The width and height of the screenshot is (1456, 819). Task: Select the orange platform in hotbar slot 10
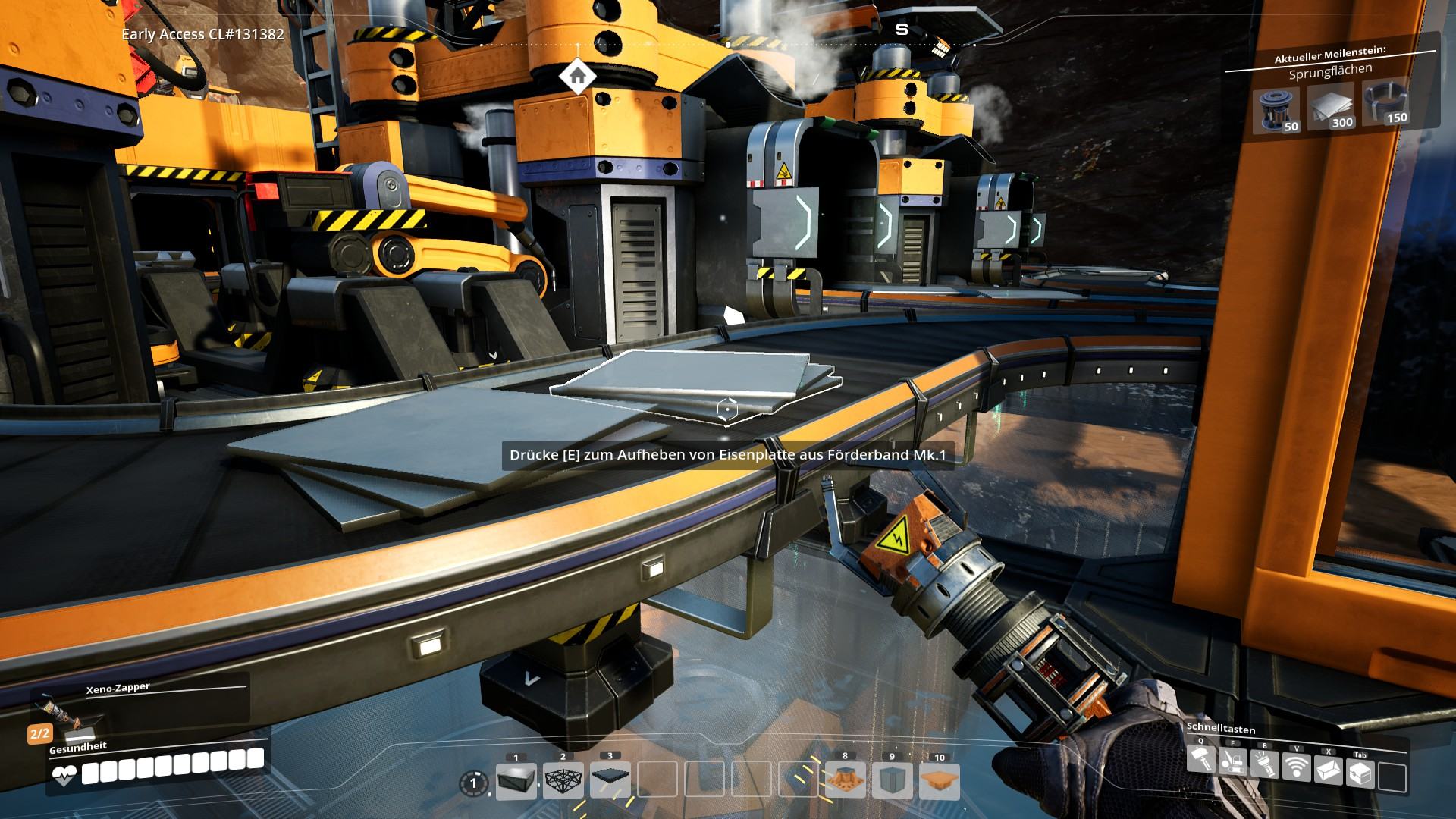940,781
